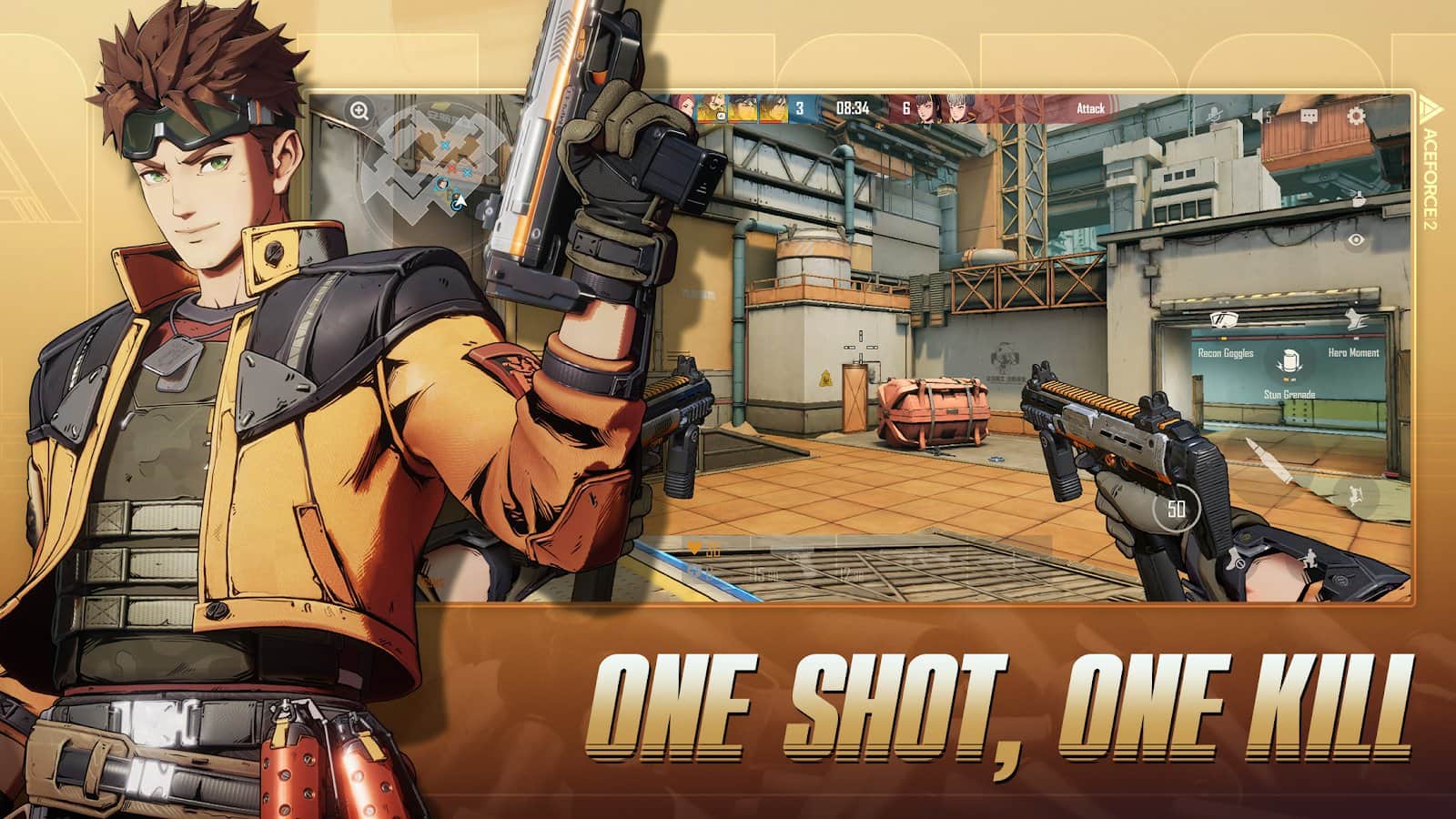This screenshot has width=1456, height=819.
Task: Trigger the Hero Moment ability
Action: tap(1356, 320)
